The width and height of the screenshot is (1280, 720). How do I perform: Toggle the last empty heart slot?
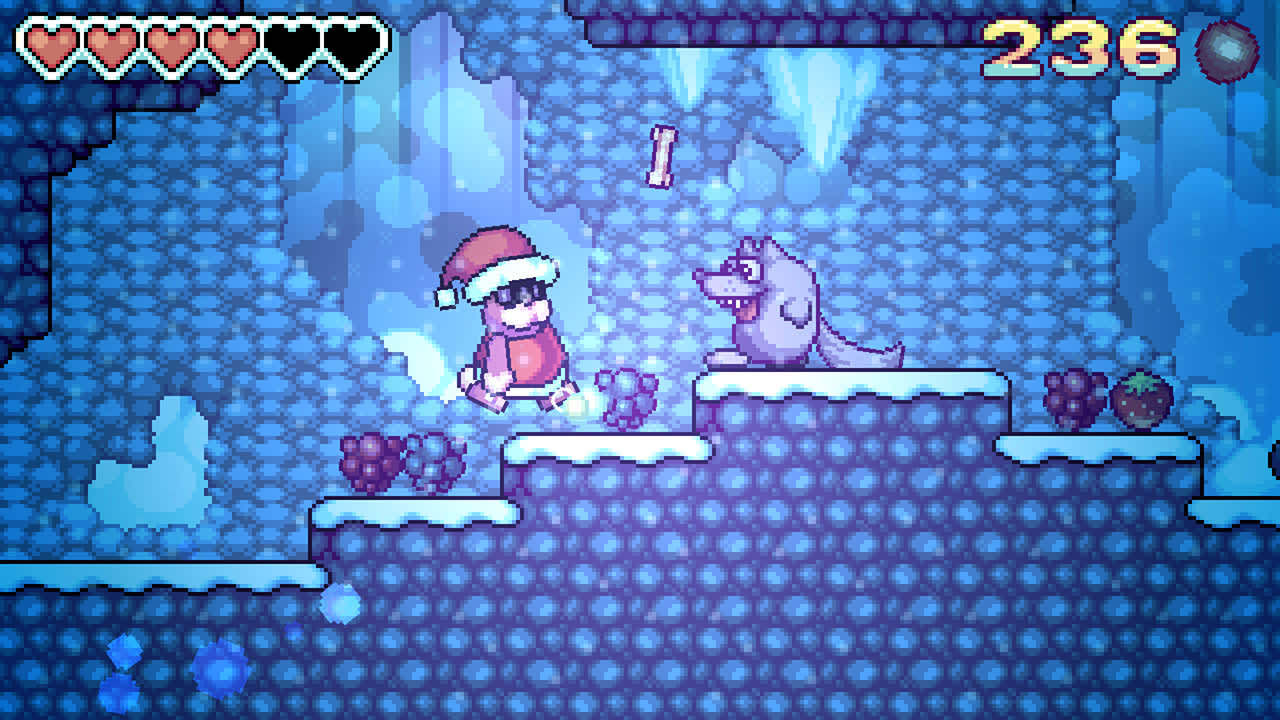click(352, 42)
